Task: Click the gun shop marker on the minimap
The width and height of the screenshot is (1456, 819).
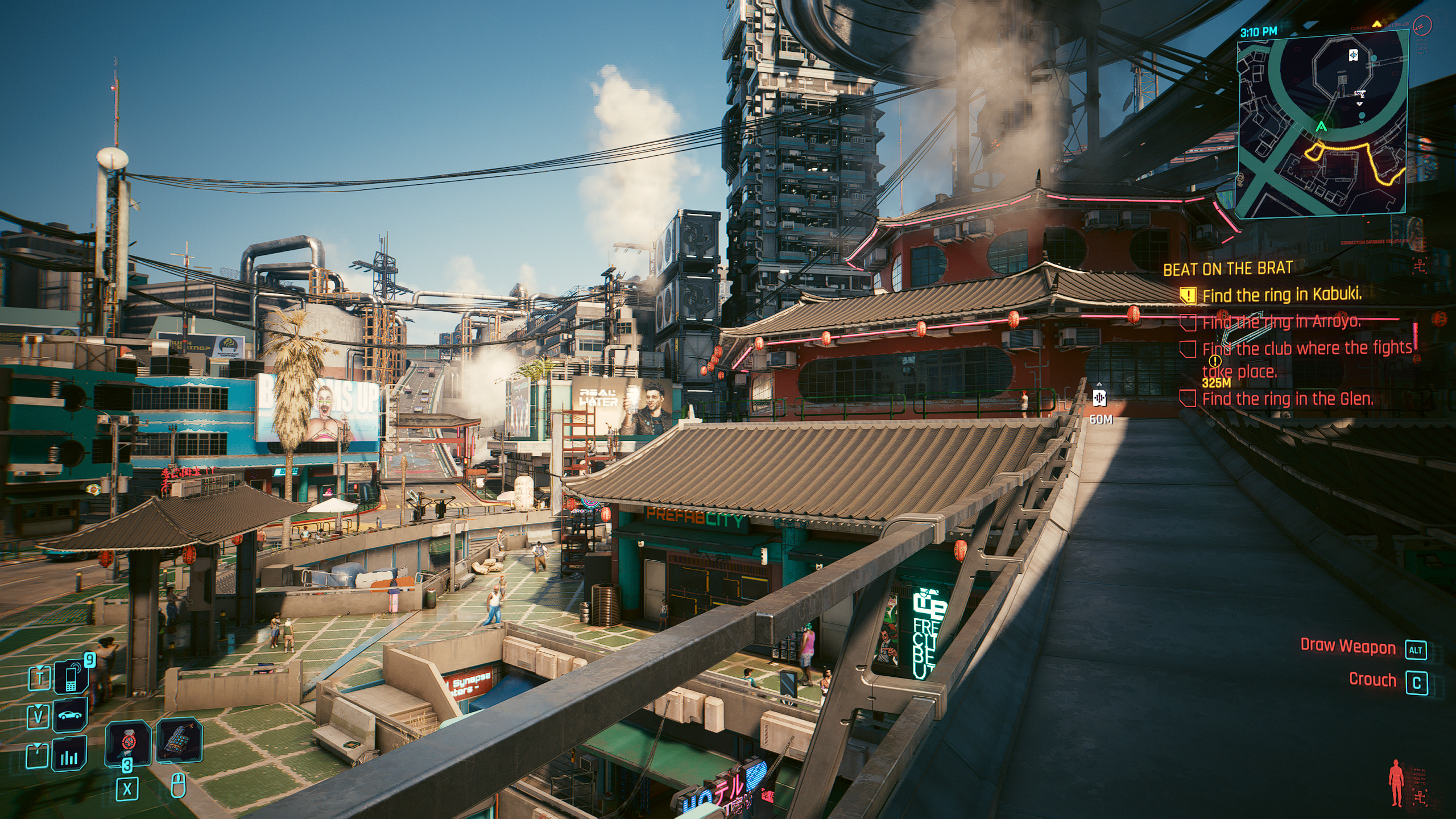Action: (x=1359, y=94)
